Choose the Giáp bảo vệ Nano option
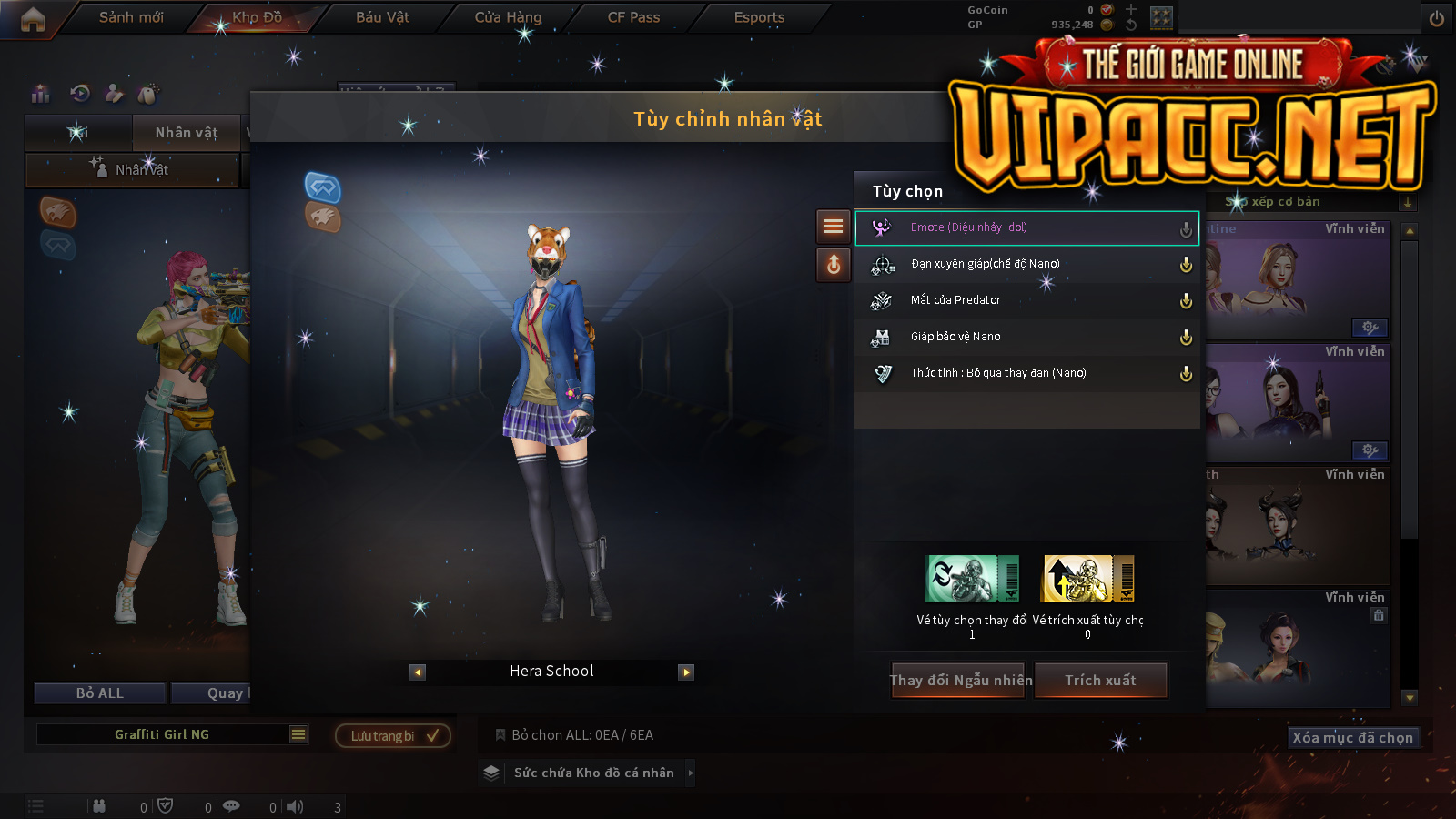Viewport: 1456px width, 819px height. 1026,337
